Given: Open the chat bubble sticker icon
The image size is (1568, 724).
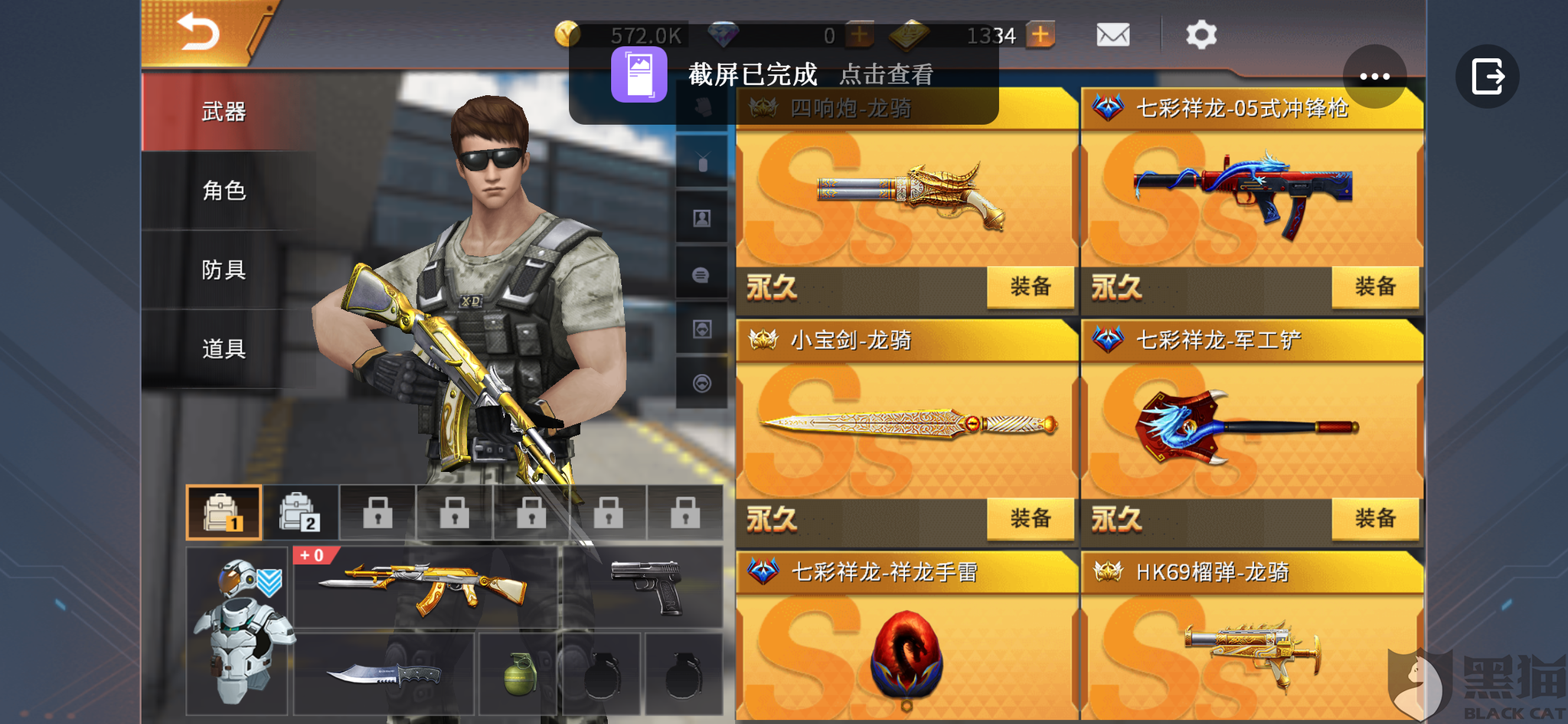Looking at the screenshot, I should click(701, 274).
